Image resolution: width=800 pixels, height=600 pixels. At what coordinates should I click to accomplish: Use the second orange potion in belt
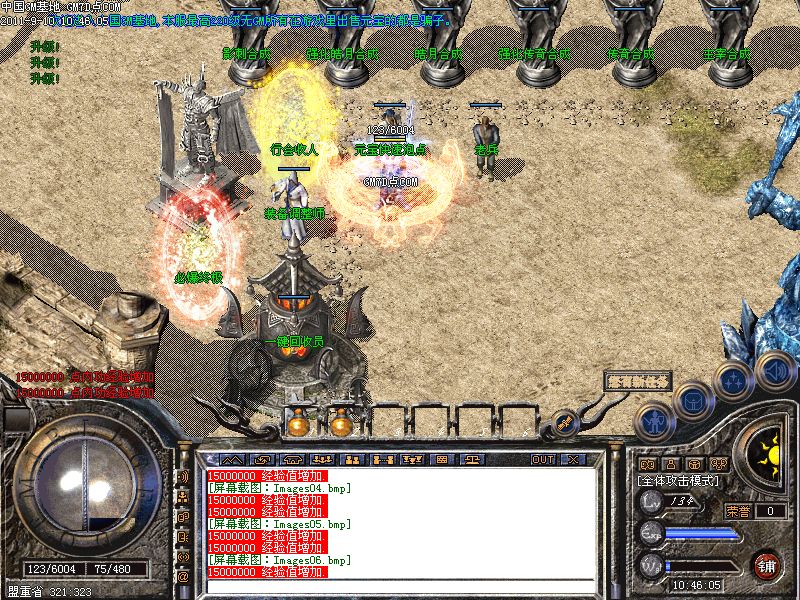[x=341, y=424]
